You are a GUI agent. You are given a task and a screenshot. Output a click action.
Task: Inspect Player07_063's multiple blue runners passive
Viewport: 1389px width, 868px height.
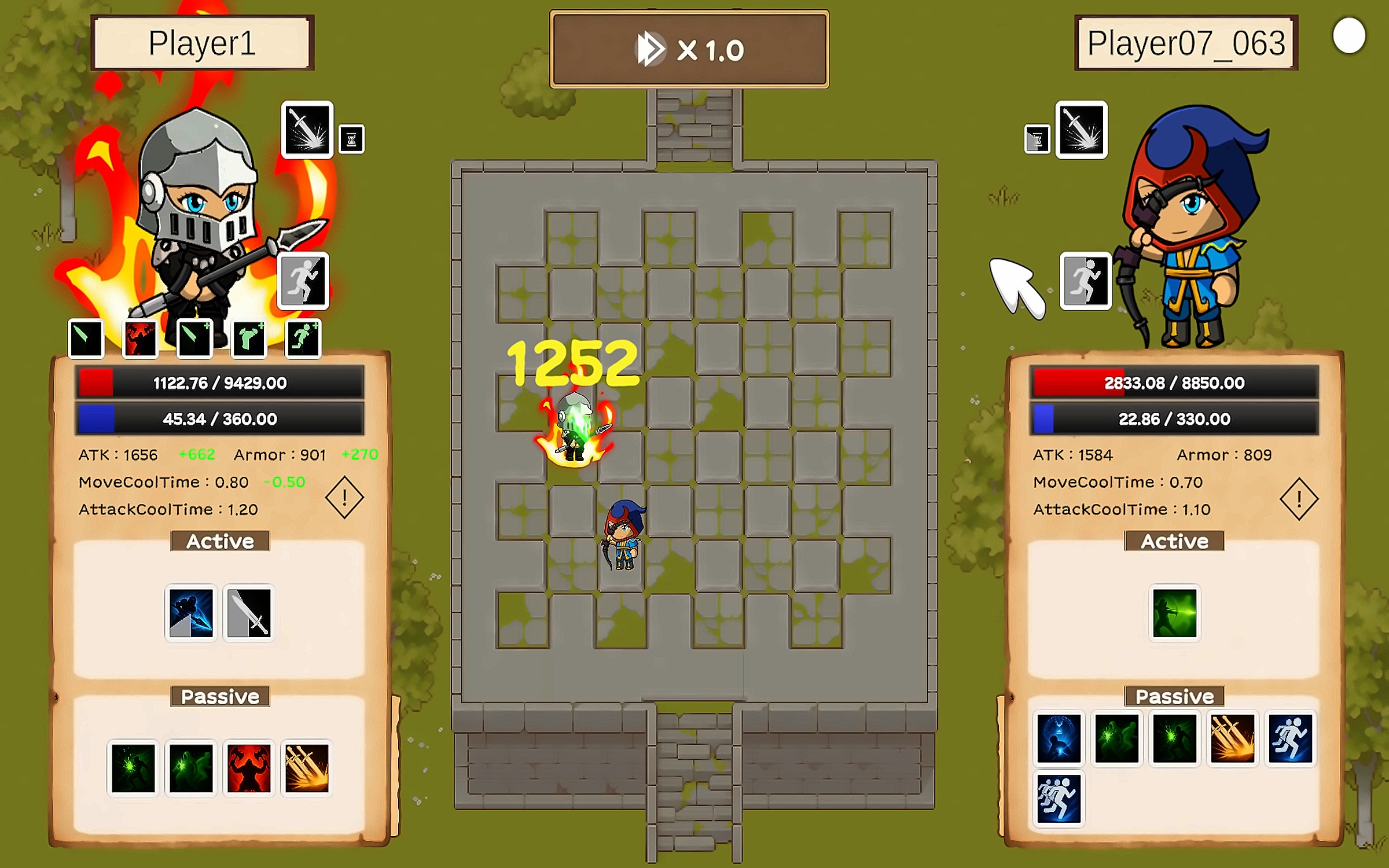coord(1059,799)
